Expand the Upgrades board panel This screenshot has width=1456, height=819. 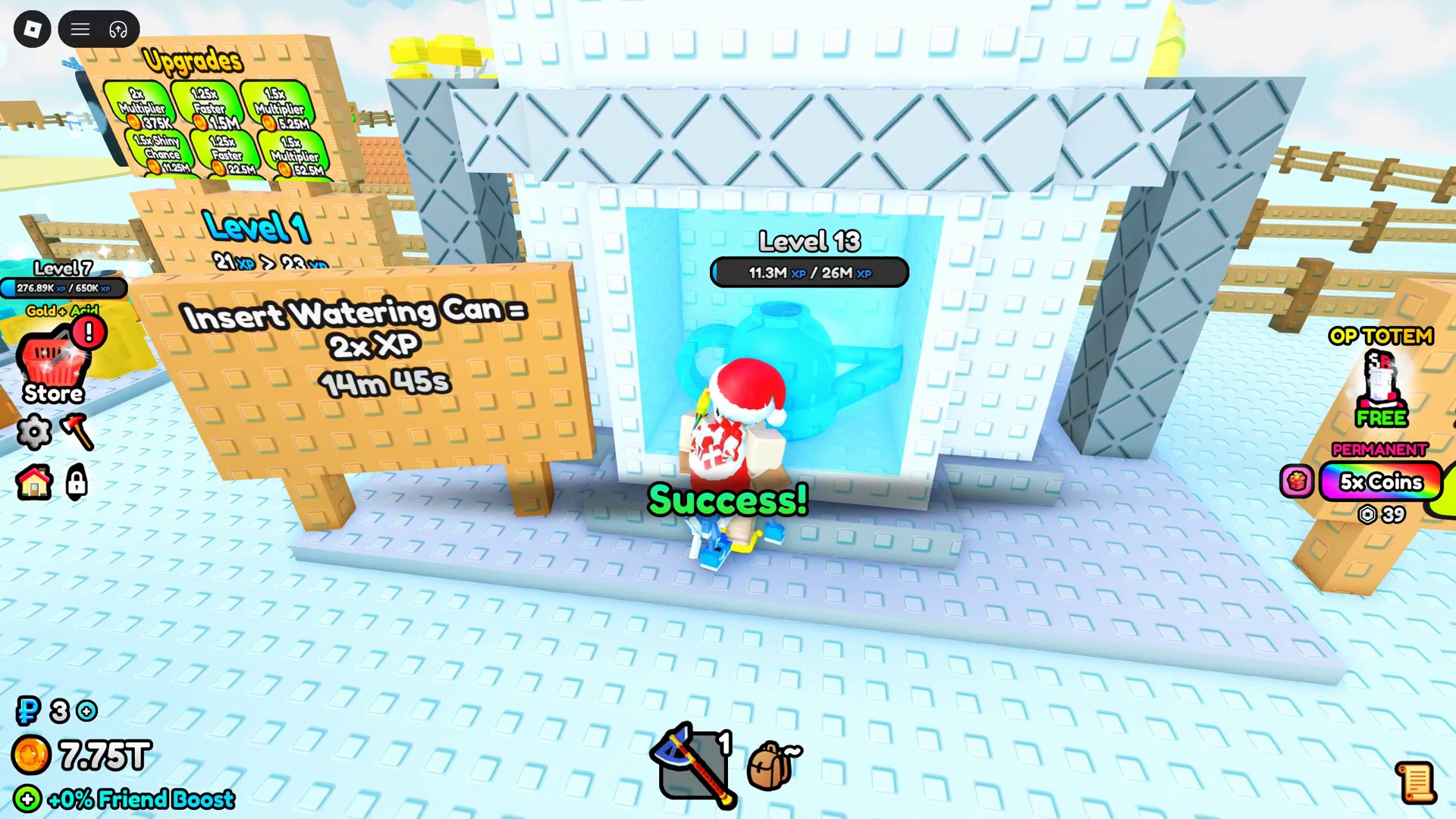192,61
